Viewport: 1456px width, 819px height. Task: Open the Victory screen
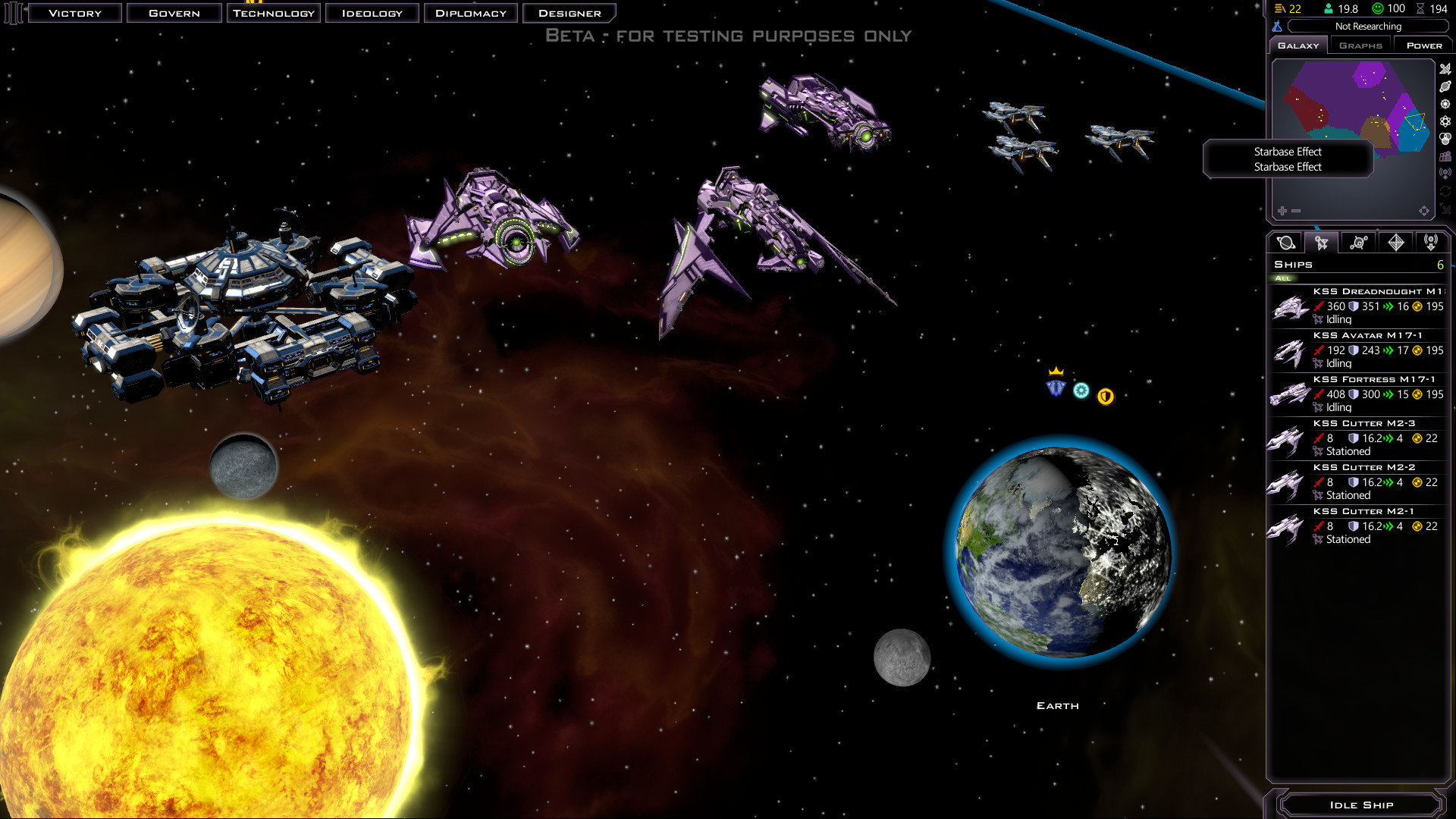click(74, 13)
